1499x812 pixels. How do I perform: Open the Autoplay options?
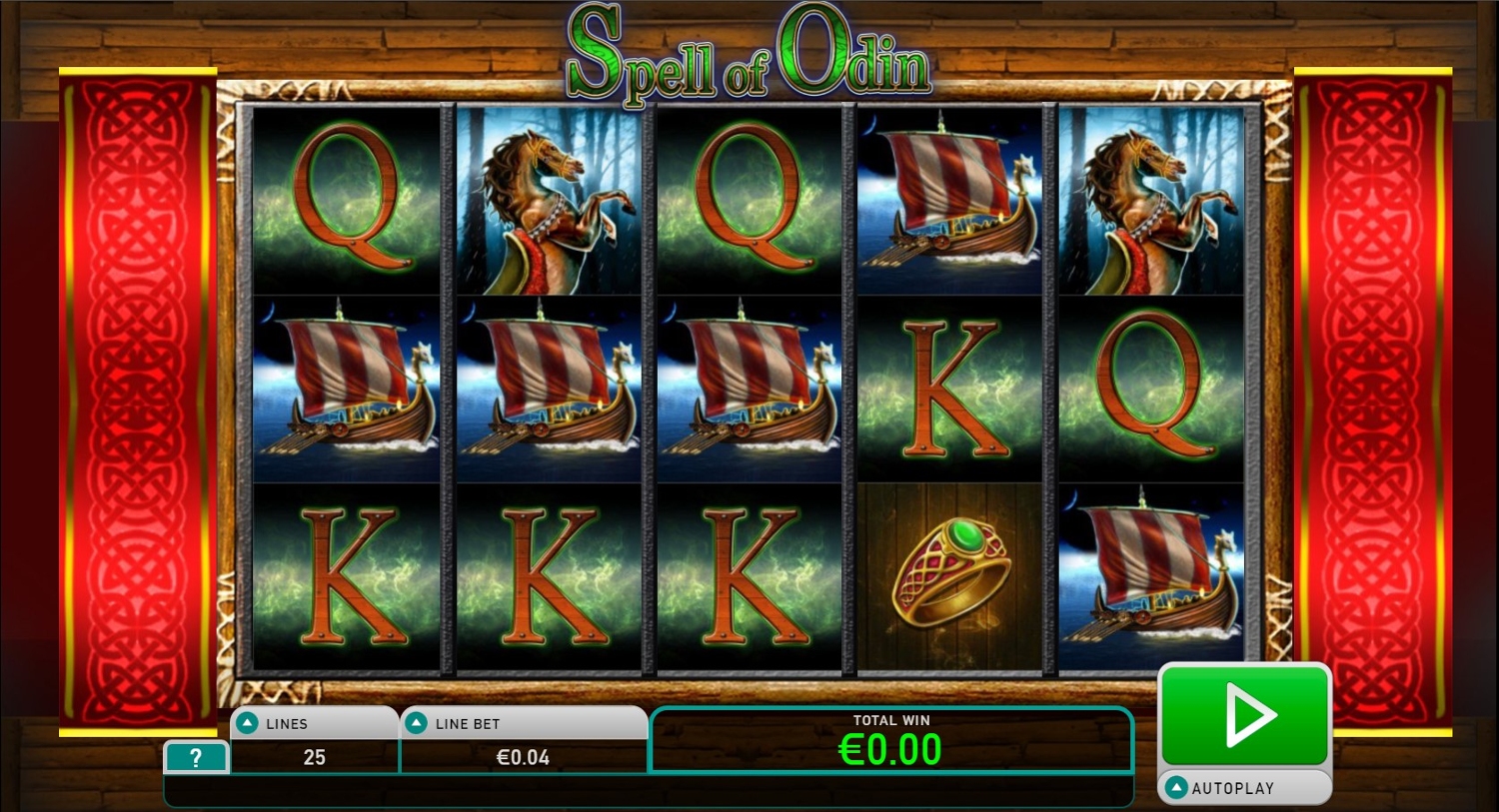tap(1244, 788)
